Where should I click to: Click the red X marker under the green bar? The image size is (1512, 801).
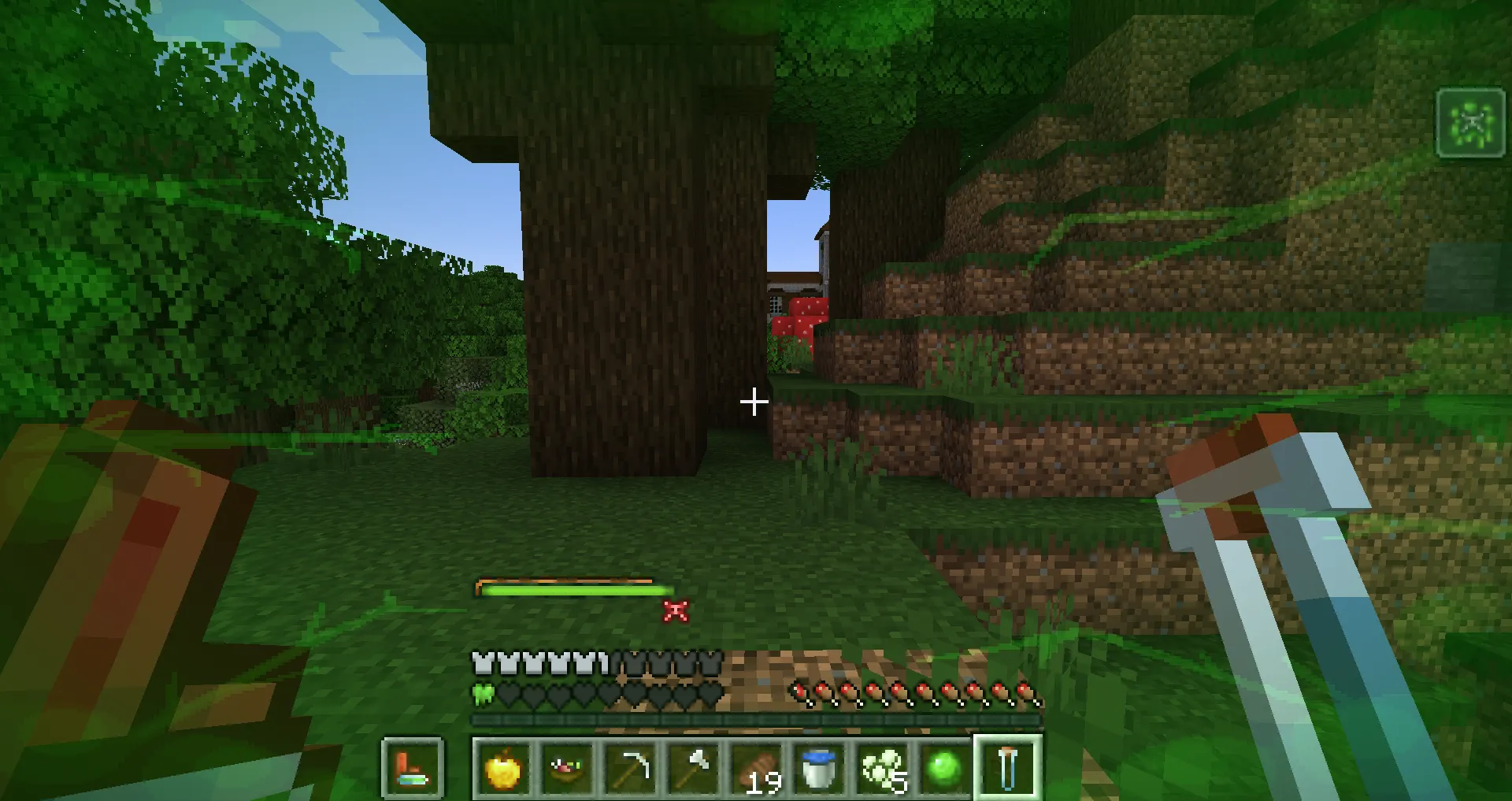[x=676, y=610]
